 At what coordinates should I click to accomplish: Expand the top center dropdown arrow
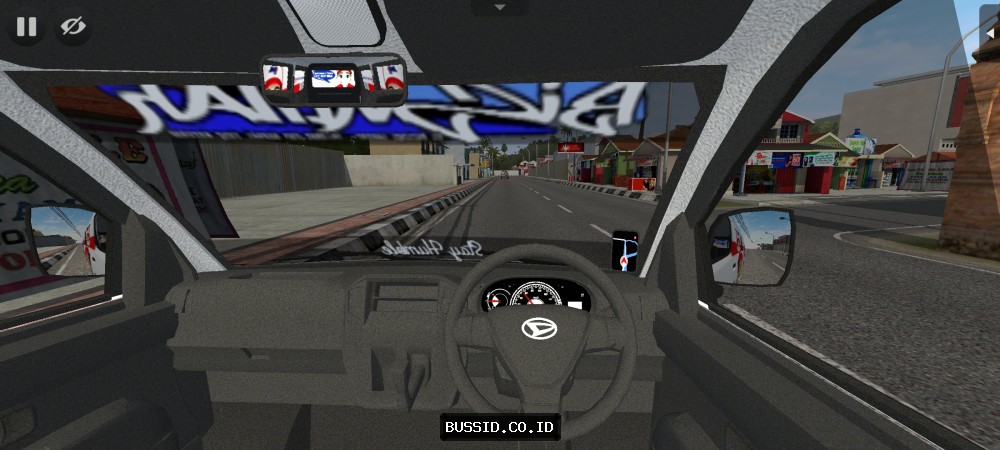point(500,7)
